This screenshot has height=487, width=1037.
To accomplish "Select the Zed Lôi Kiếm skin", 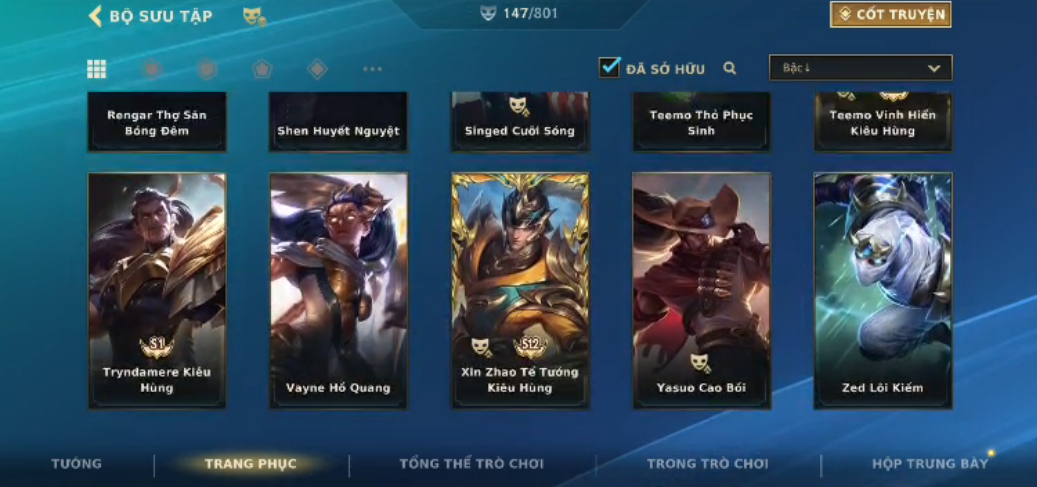I will (x=883, y=290).
